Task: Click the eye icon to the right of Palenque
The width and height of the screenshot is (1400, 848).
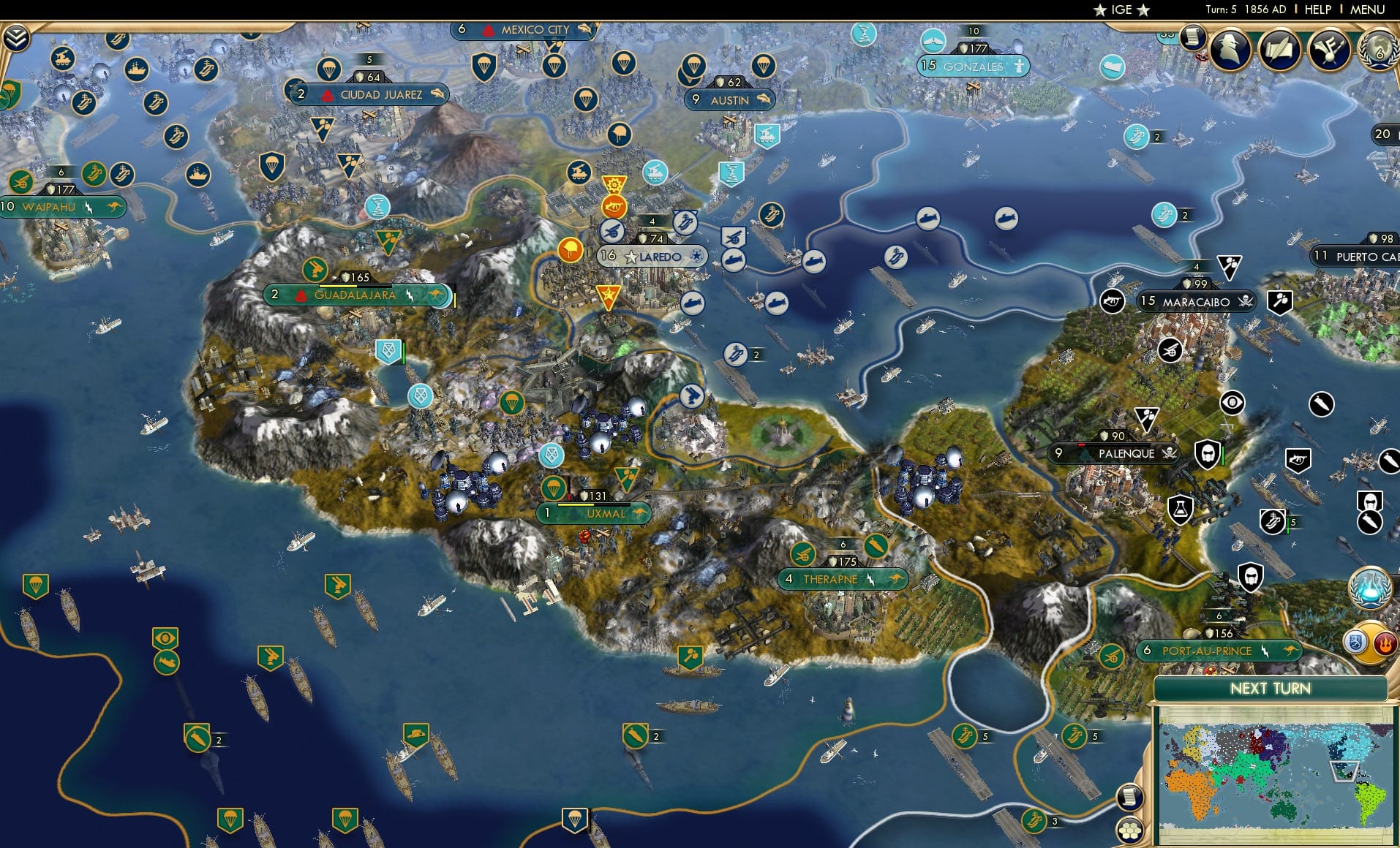Action: tap(1232, 402)
